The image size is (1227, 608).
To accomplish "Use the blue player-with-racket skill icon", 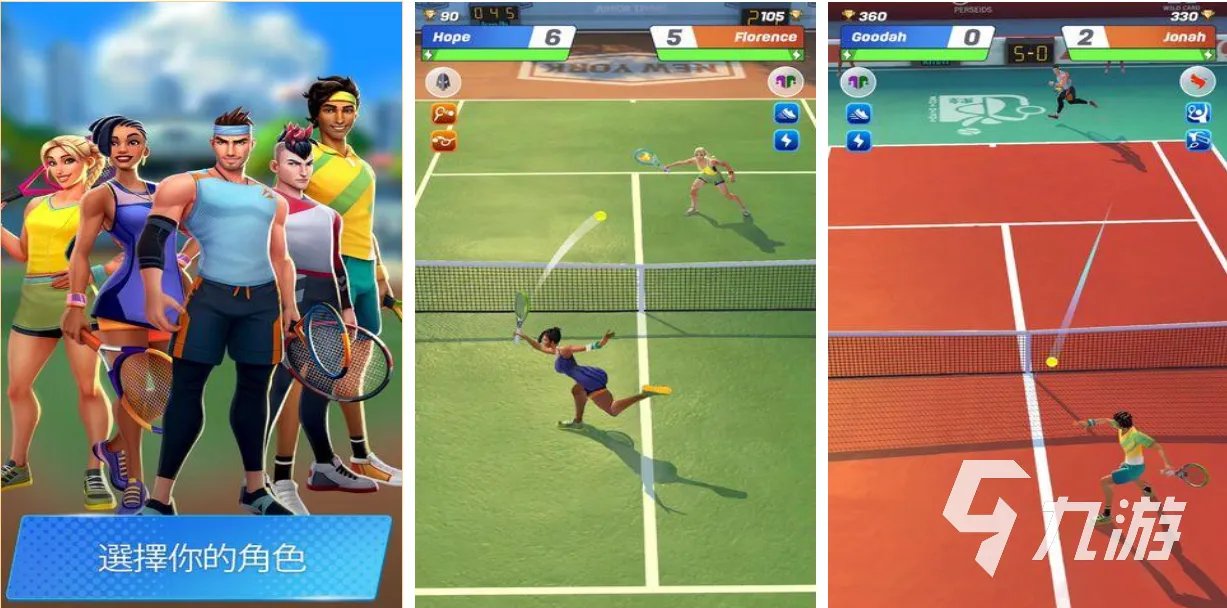I will [1198, 113].
